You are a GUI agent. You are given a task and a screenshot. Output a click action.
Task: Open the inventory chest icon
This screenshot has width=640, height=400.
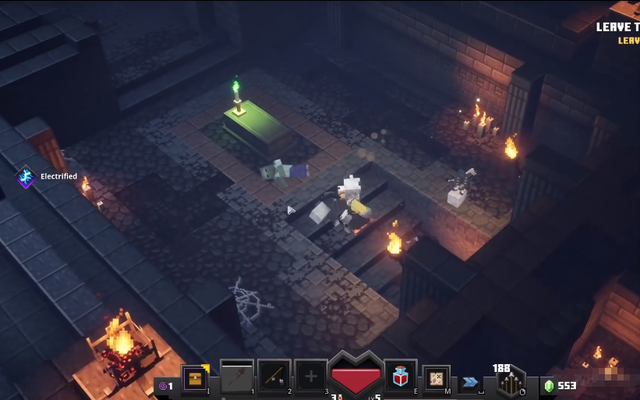tap(195, 377)
